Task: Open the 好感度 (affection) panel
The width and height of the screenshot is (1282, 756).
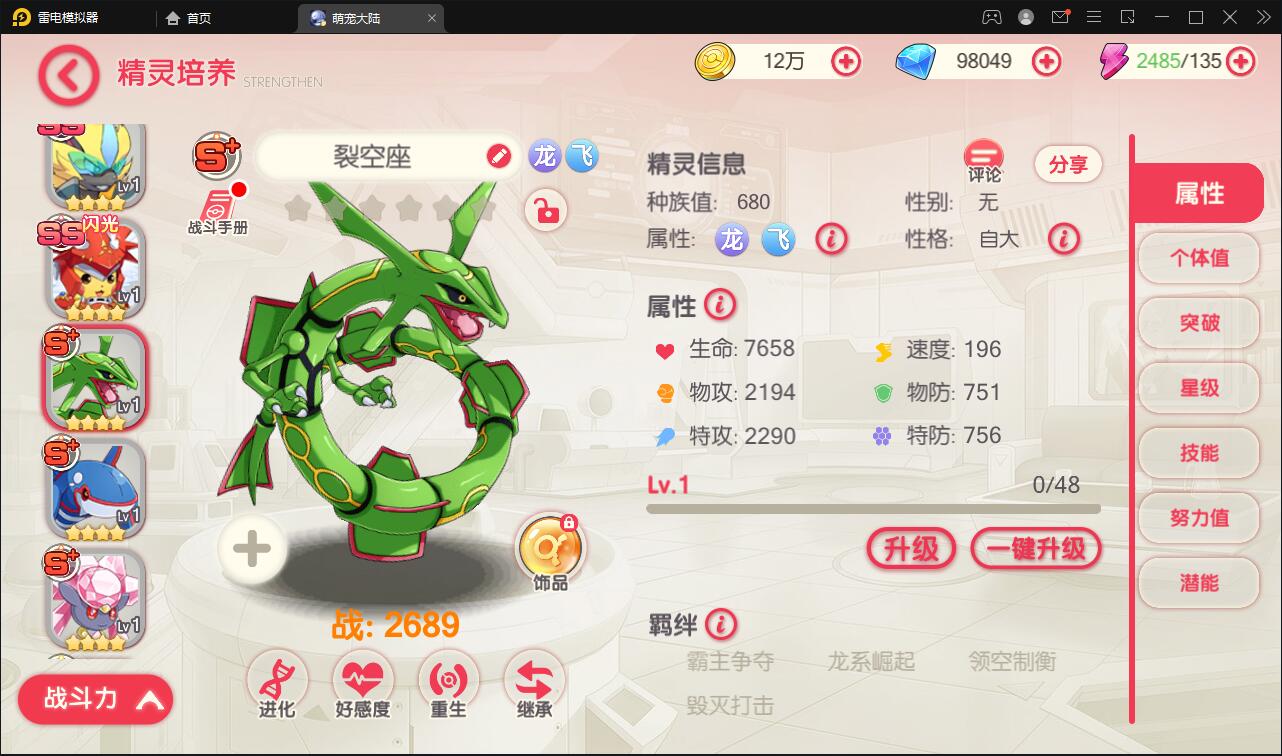Action: pyautogui.click(x=363, y=680)
